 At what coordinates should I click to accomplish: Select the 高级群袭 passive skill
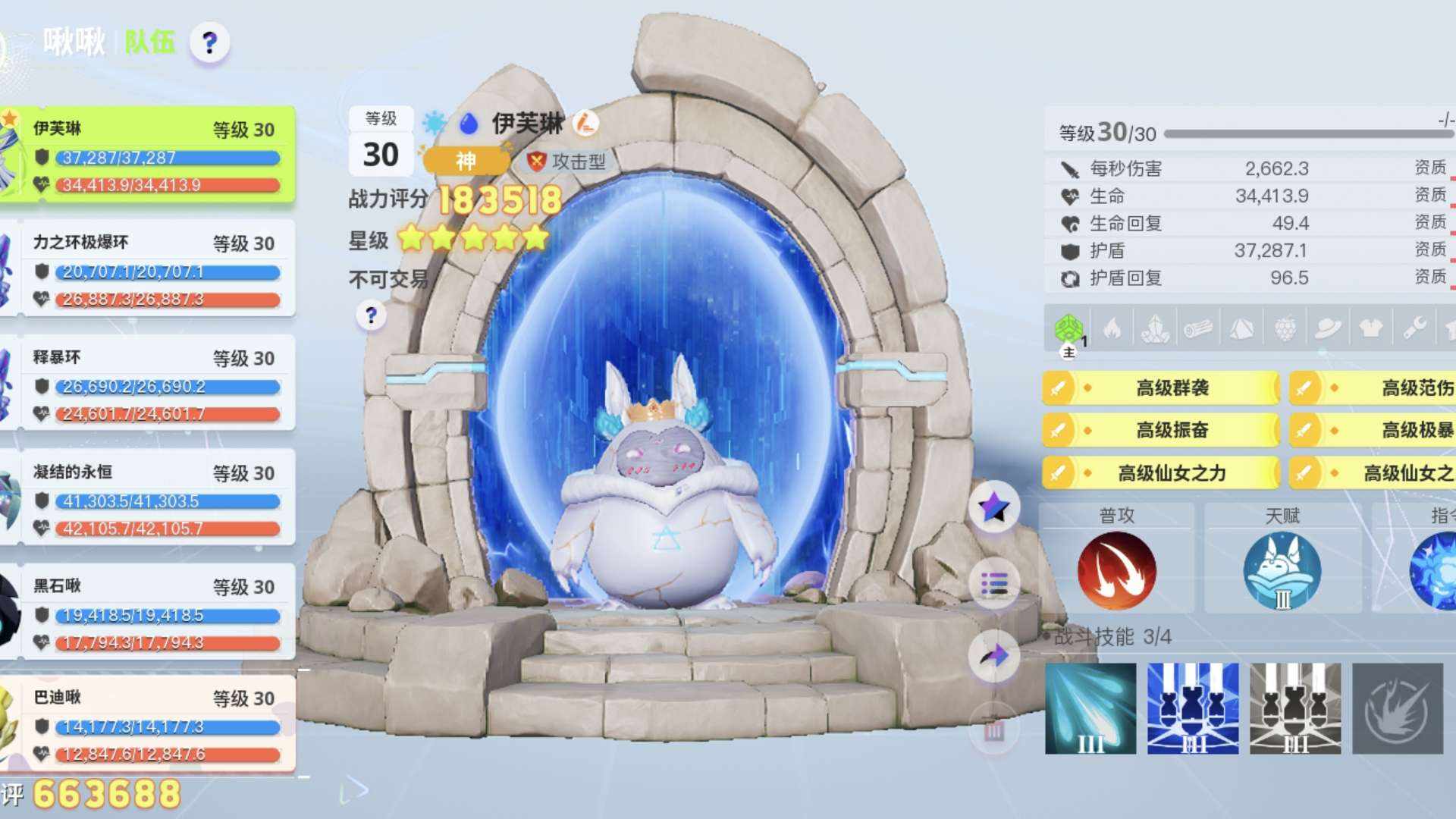pyautogui.click(x=1160, y=388)
